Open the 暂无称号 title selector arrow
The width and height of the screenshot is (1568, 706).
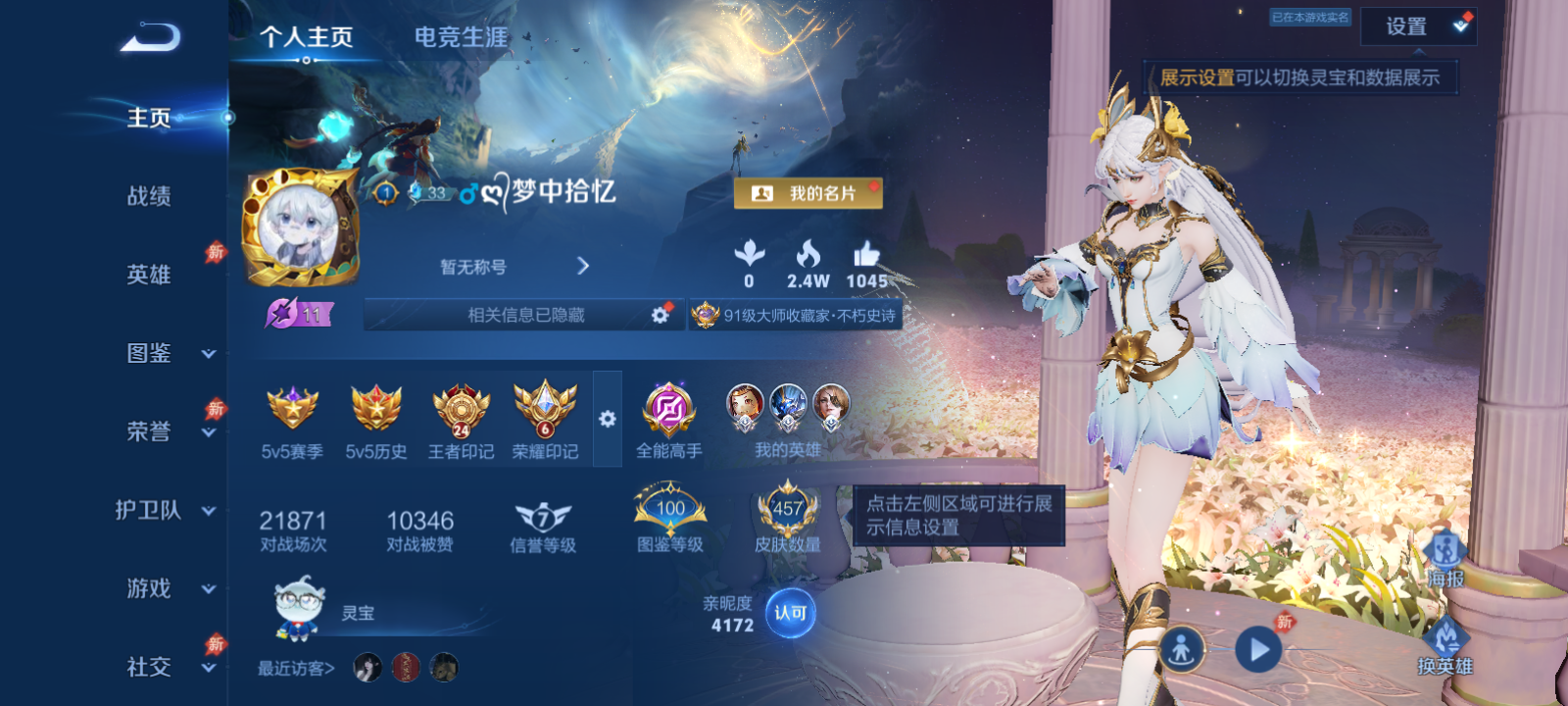[x=584, y=266]
